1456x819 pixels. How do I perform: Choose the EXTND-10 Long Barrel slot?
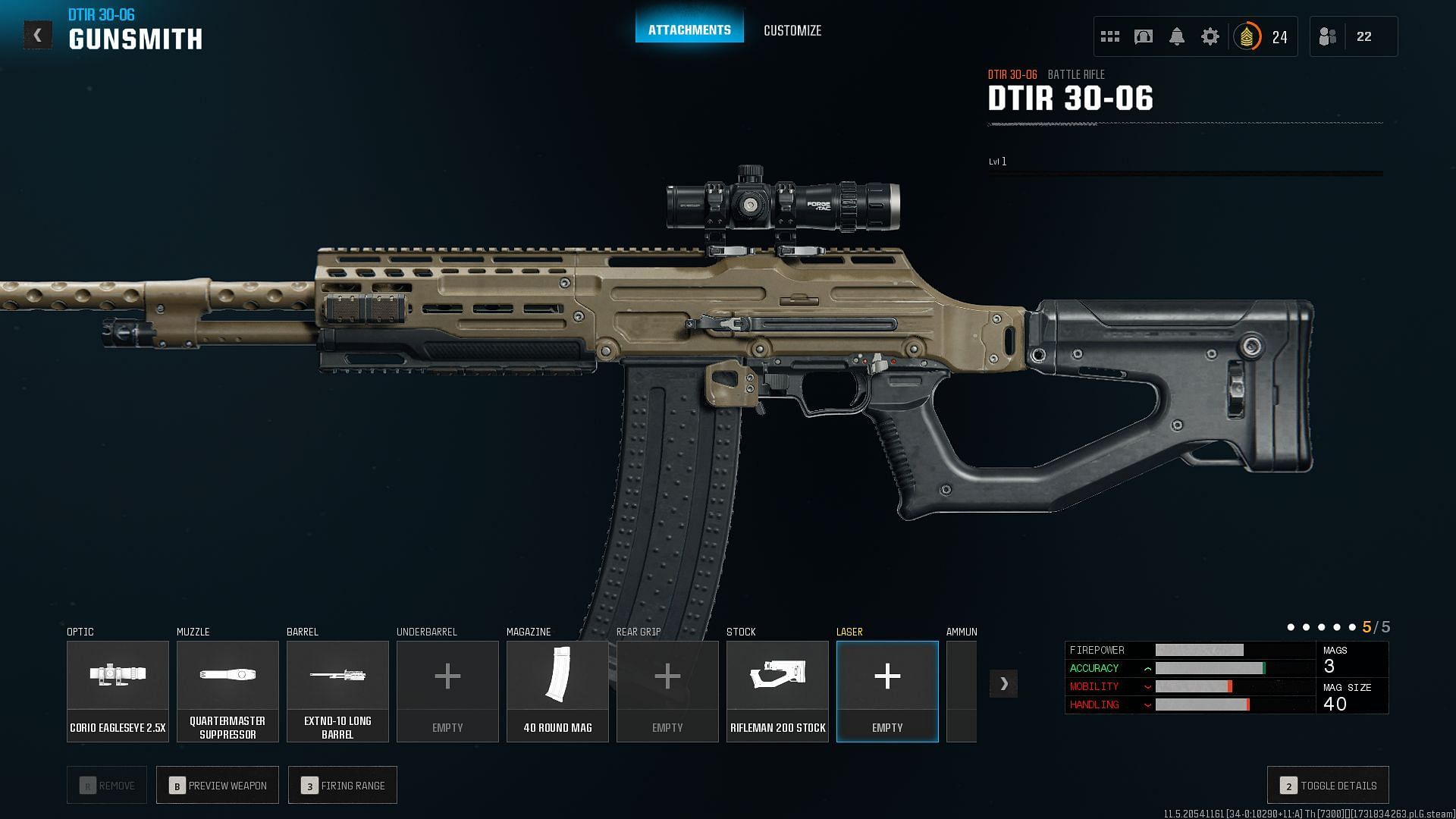pyautogui.click(x=337, y=691)
